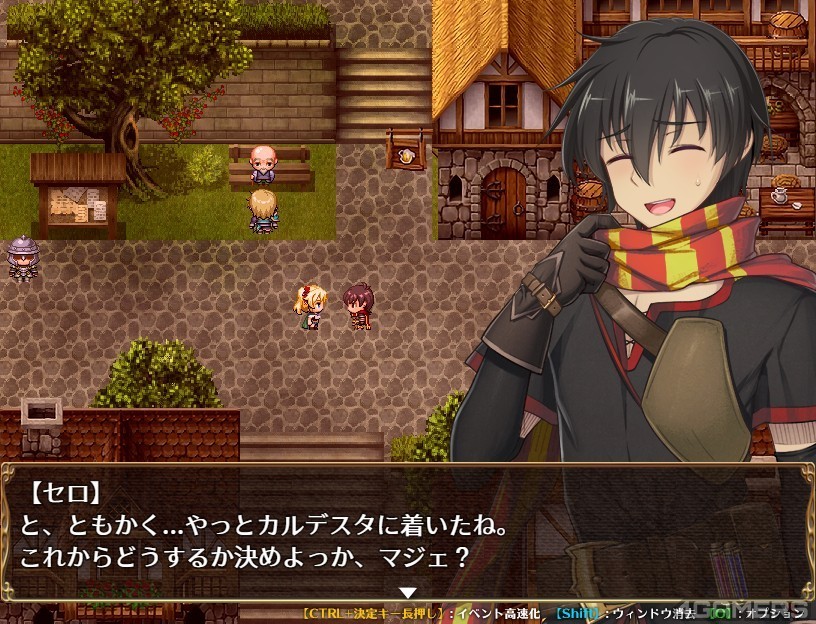Image resolution: width=816 pixels, height=624 pixels.
Task: Click the white continue arrow in dialogue
Action: (407, 592)
